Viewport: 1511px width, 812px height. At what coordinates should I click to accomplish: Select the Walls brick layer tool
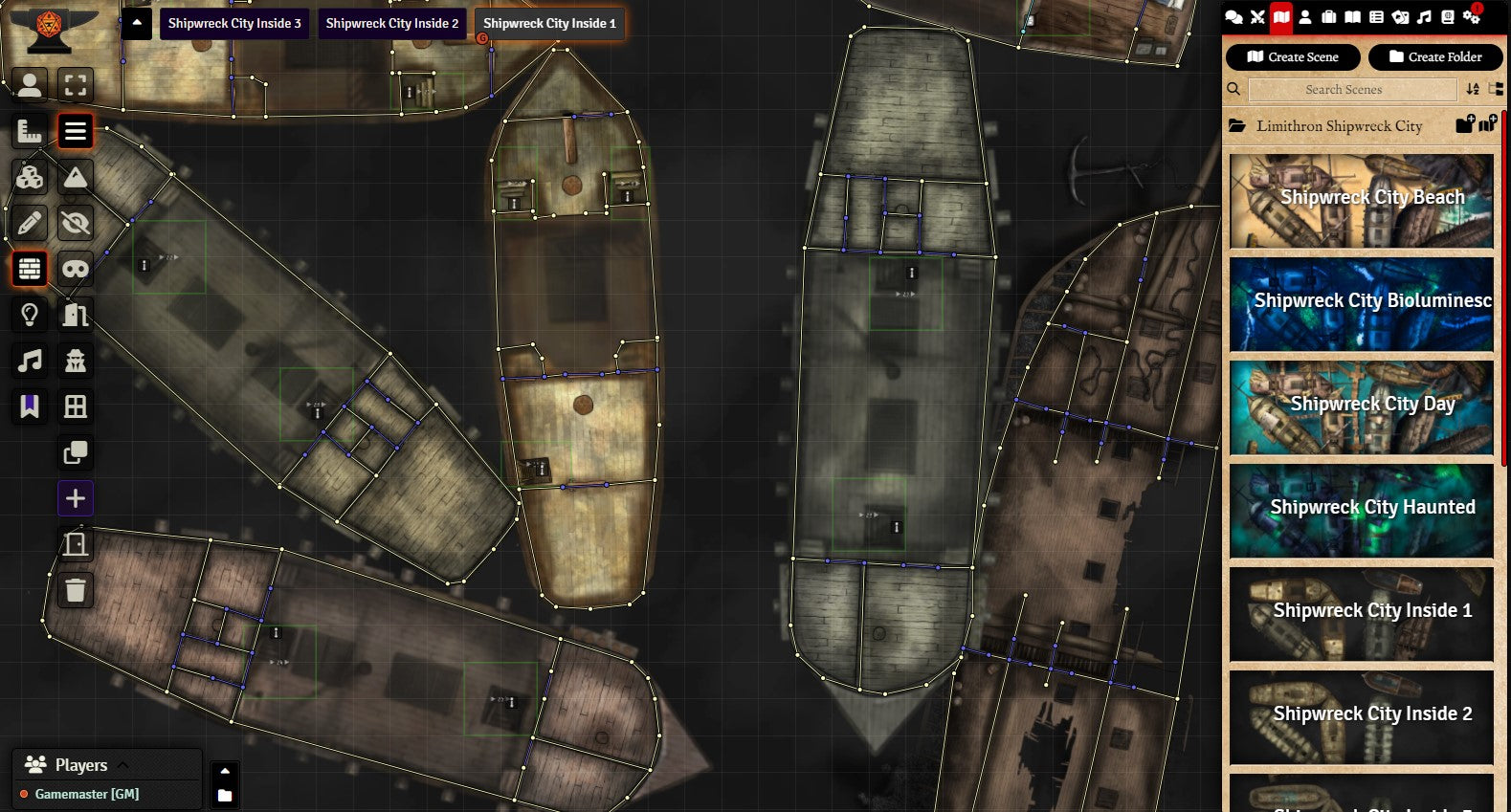click(30, 269)
